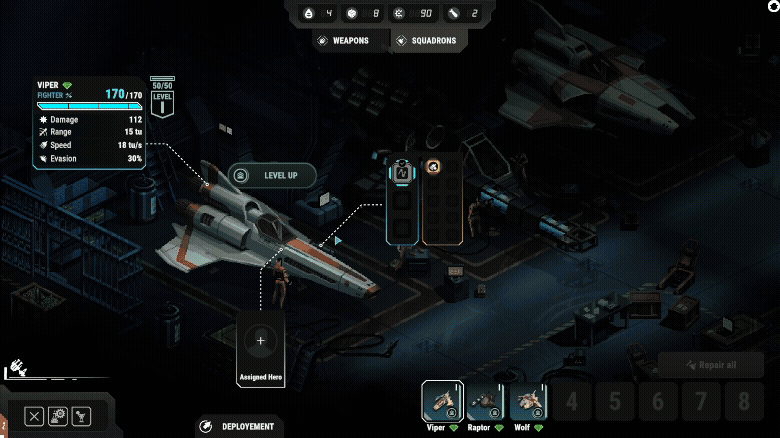Level up the Viper fighter

[273, 175]
